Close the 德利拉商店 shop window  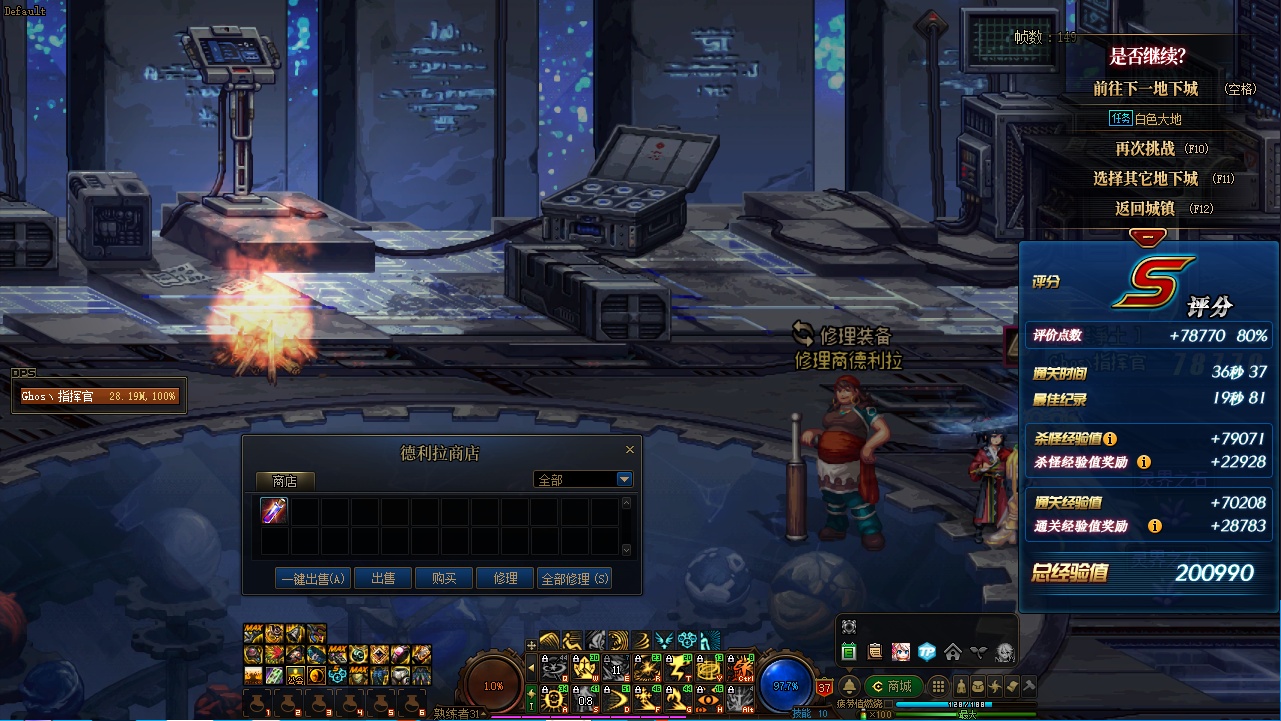coord(629,450)
